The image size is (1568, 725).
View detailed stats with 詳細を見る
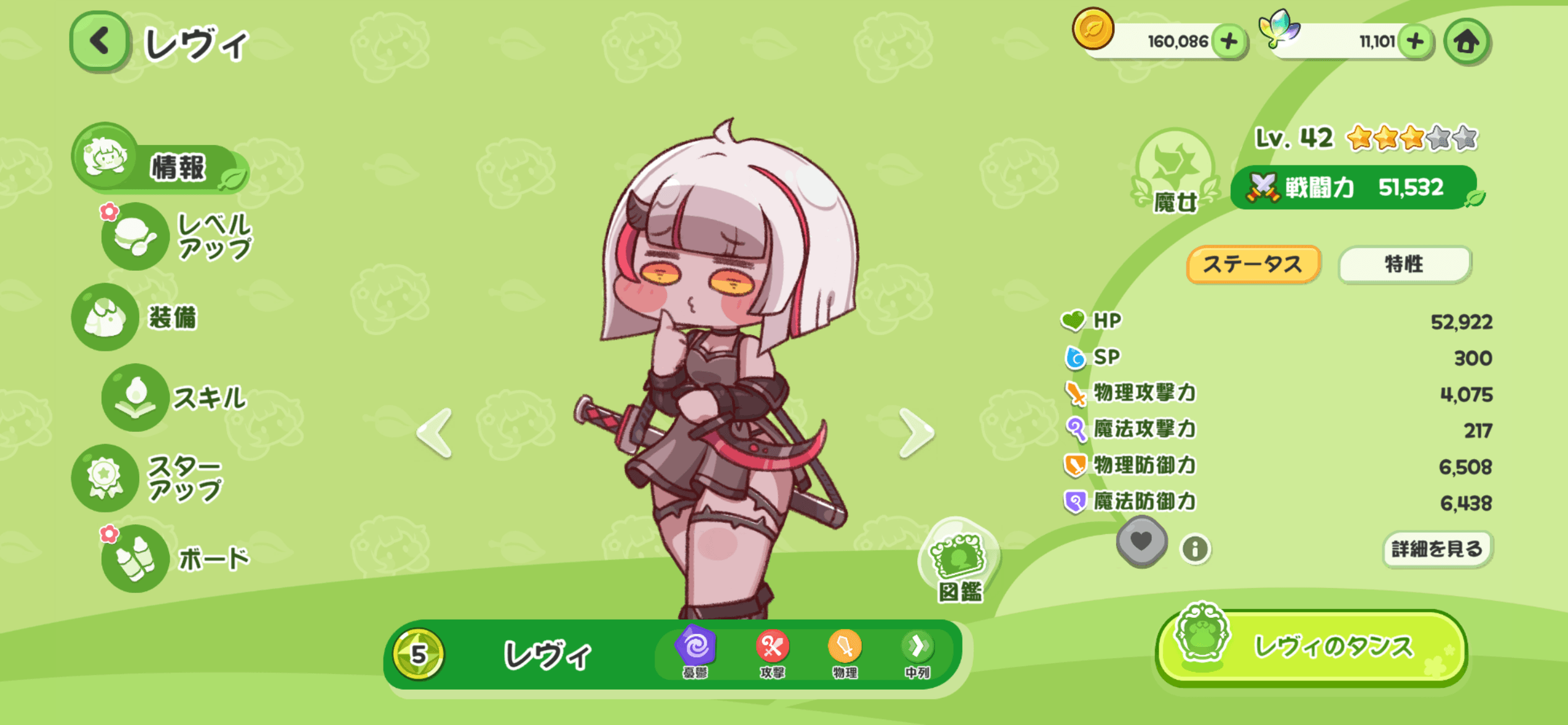point(1437,548)
